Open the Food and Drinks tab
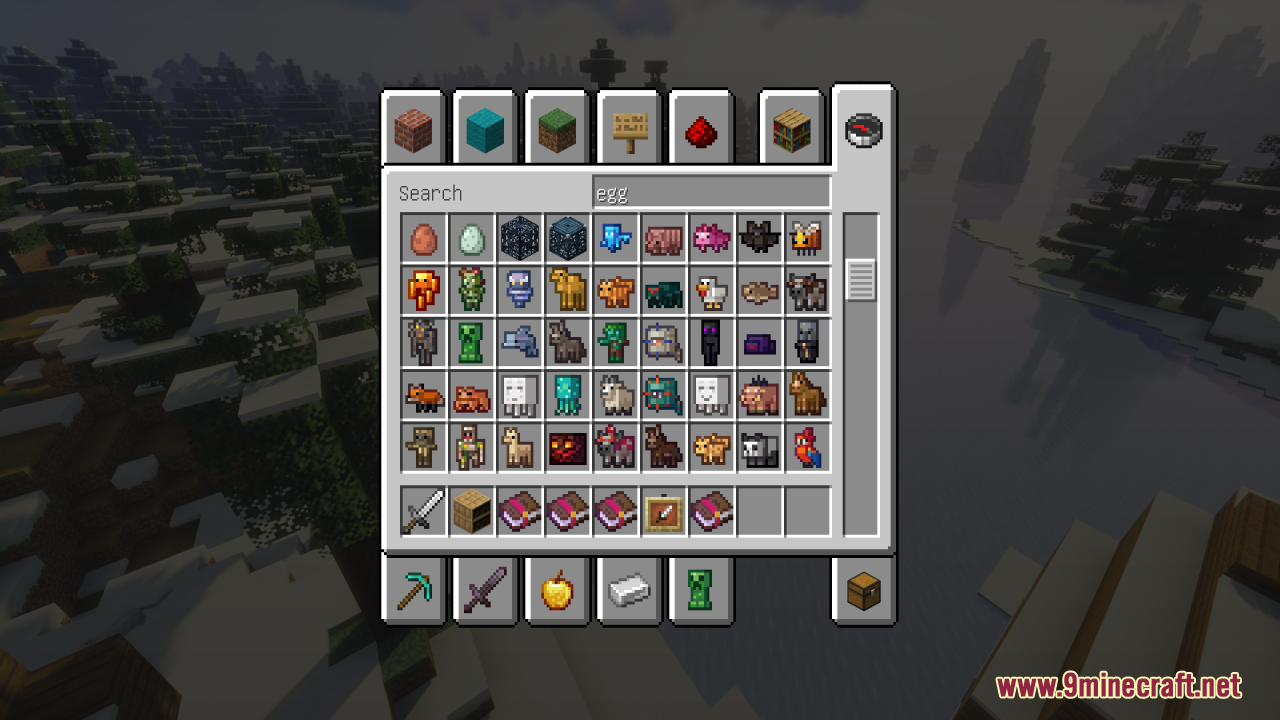The width and height of the screenshot is (1280, 720). 557,592
